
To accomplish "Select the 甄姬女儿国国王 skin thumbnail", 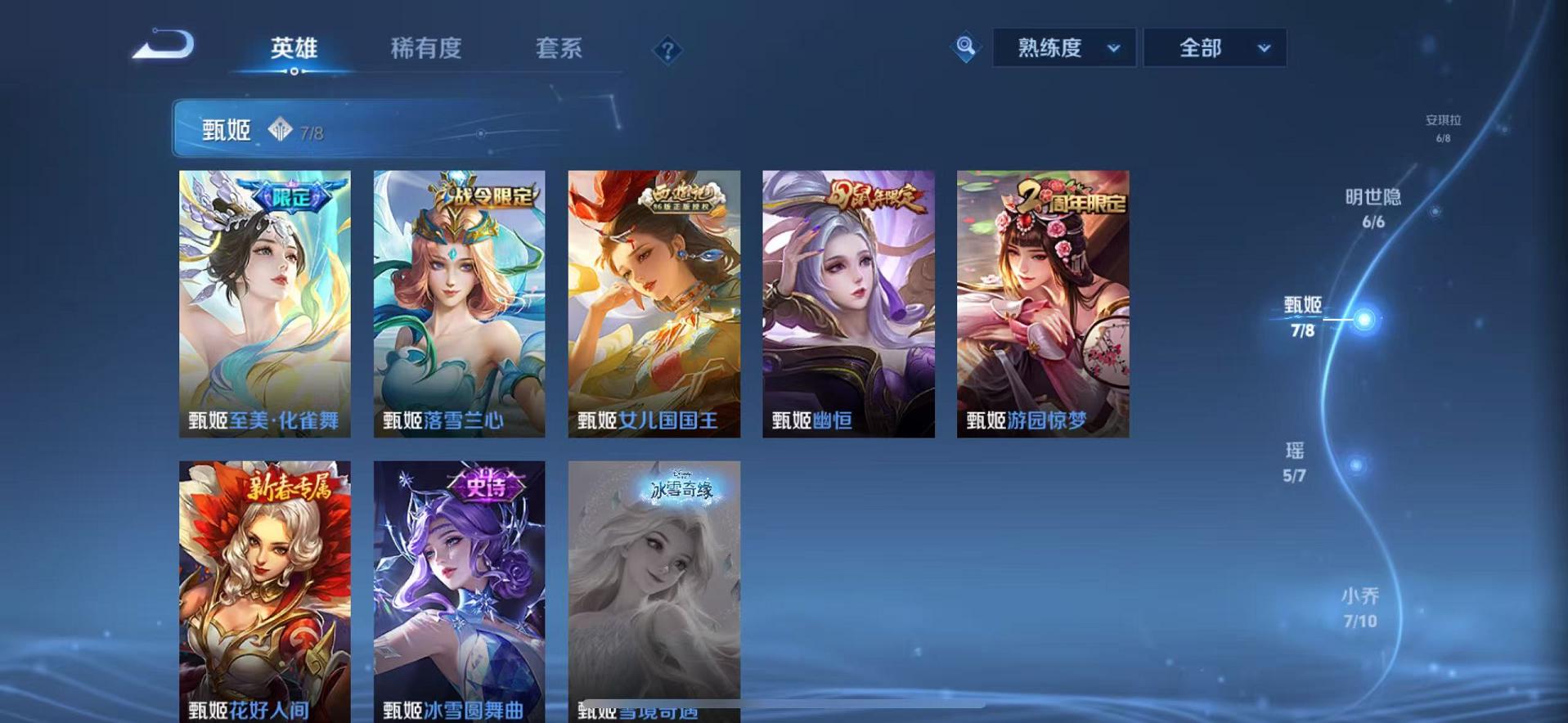I will pyautogui.click(x=654, y=303).
